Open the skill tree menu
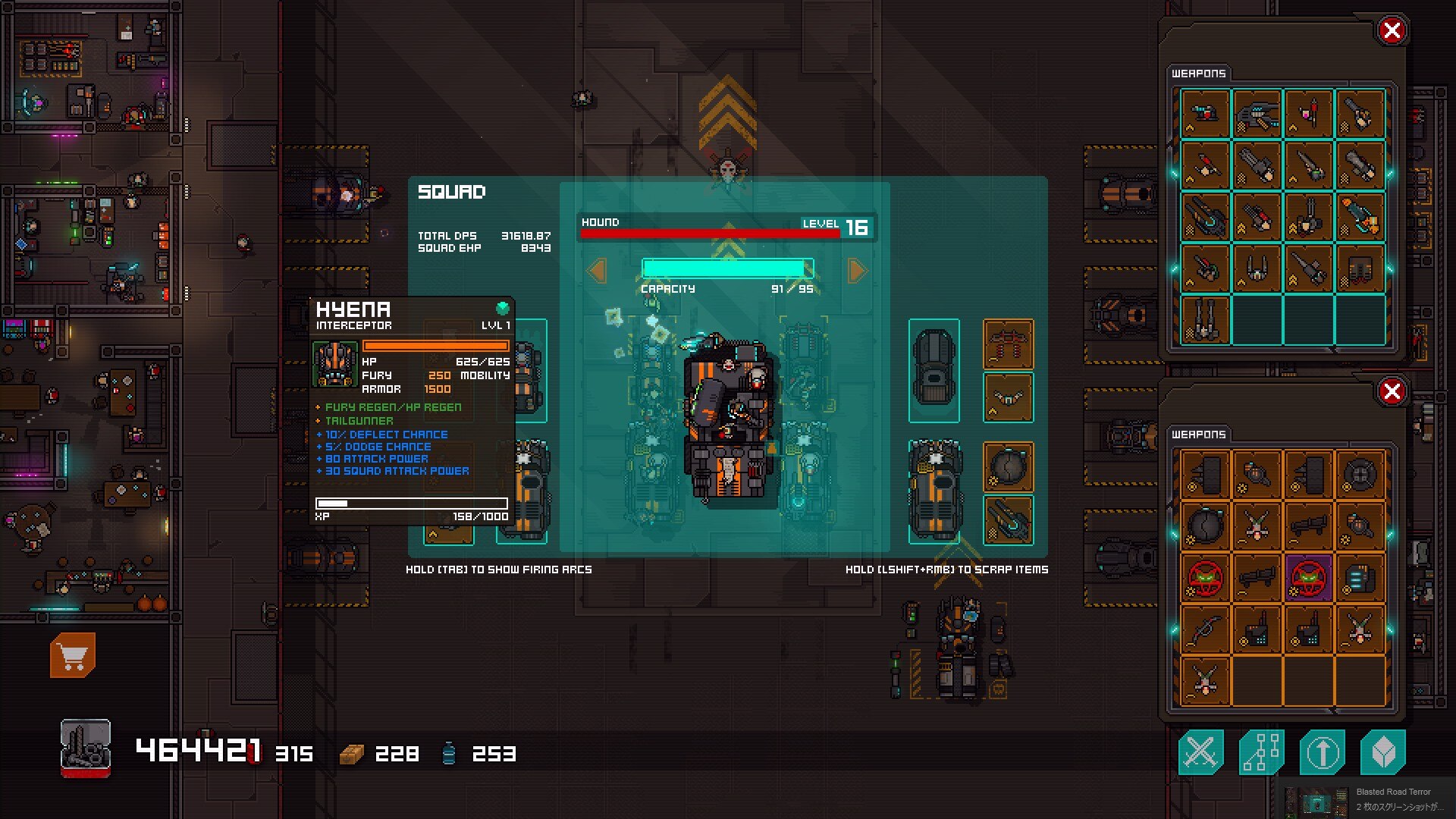The height and width of the screenshot is (819, 1456). (x=1261, y=752)
